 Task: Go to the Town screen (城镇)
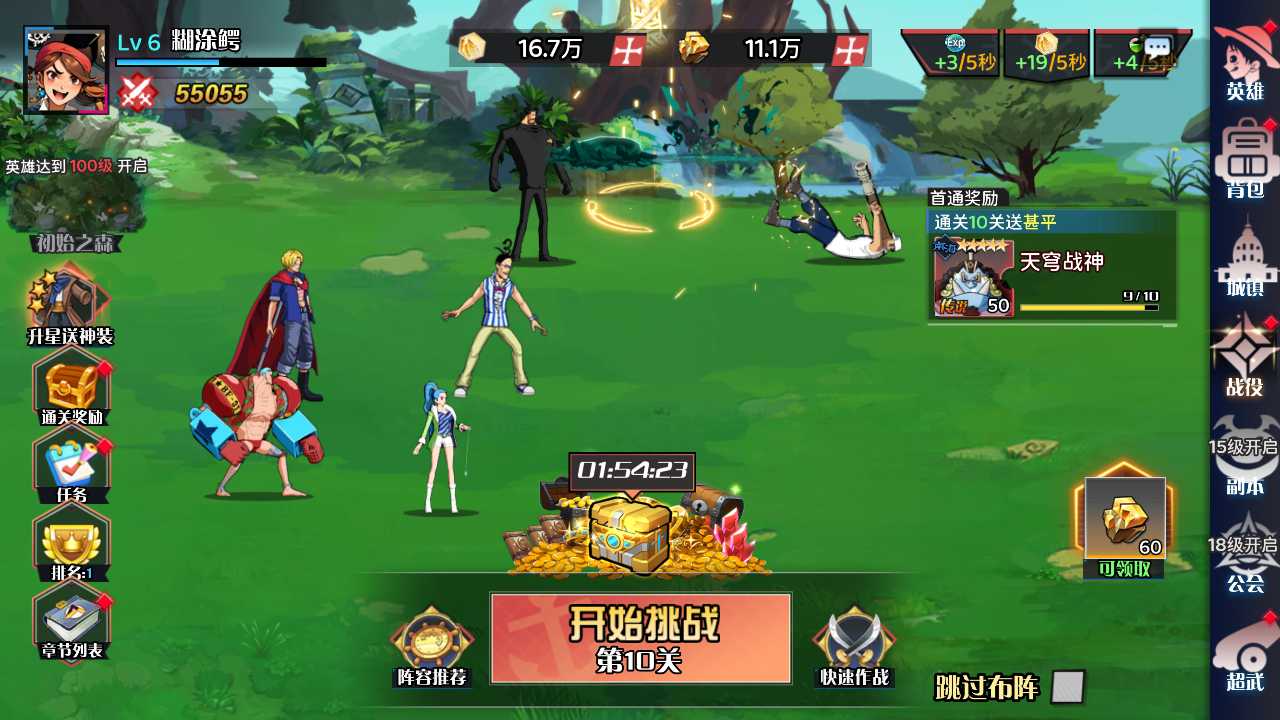[1245, 258]
